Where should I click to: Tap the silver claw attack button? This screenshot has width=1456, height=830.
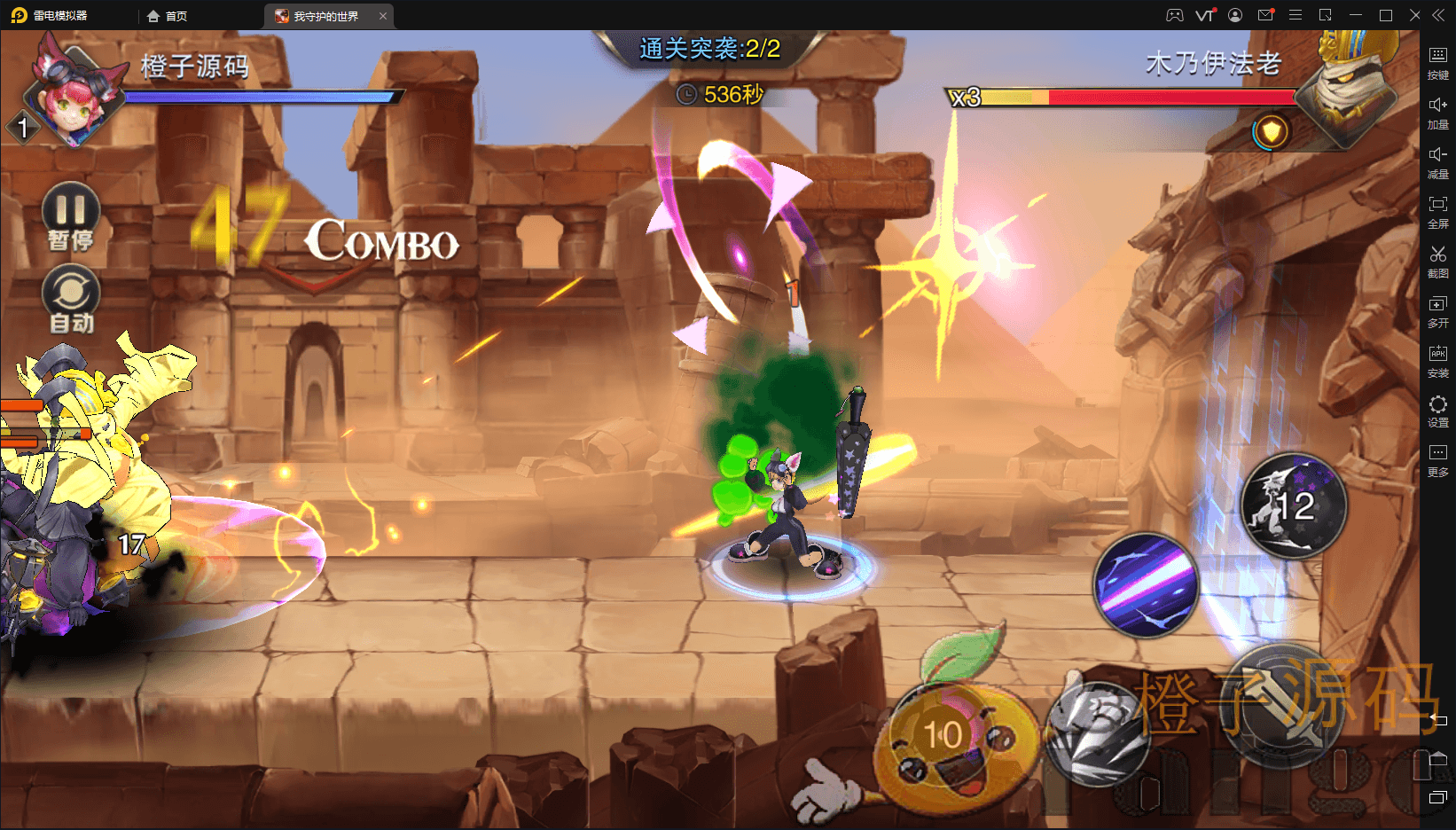click(x=1096, y=732)
